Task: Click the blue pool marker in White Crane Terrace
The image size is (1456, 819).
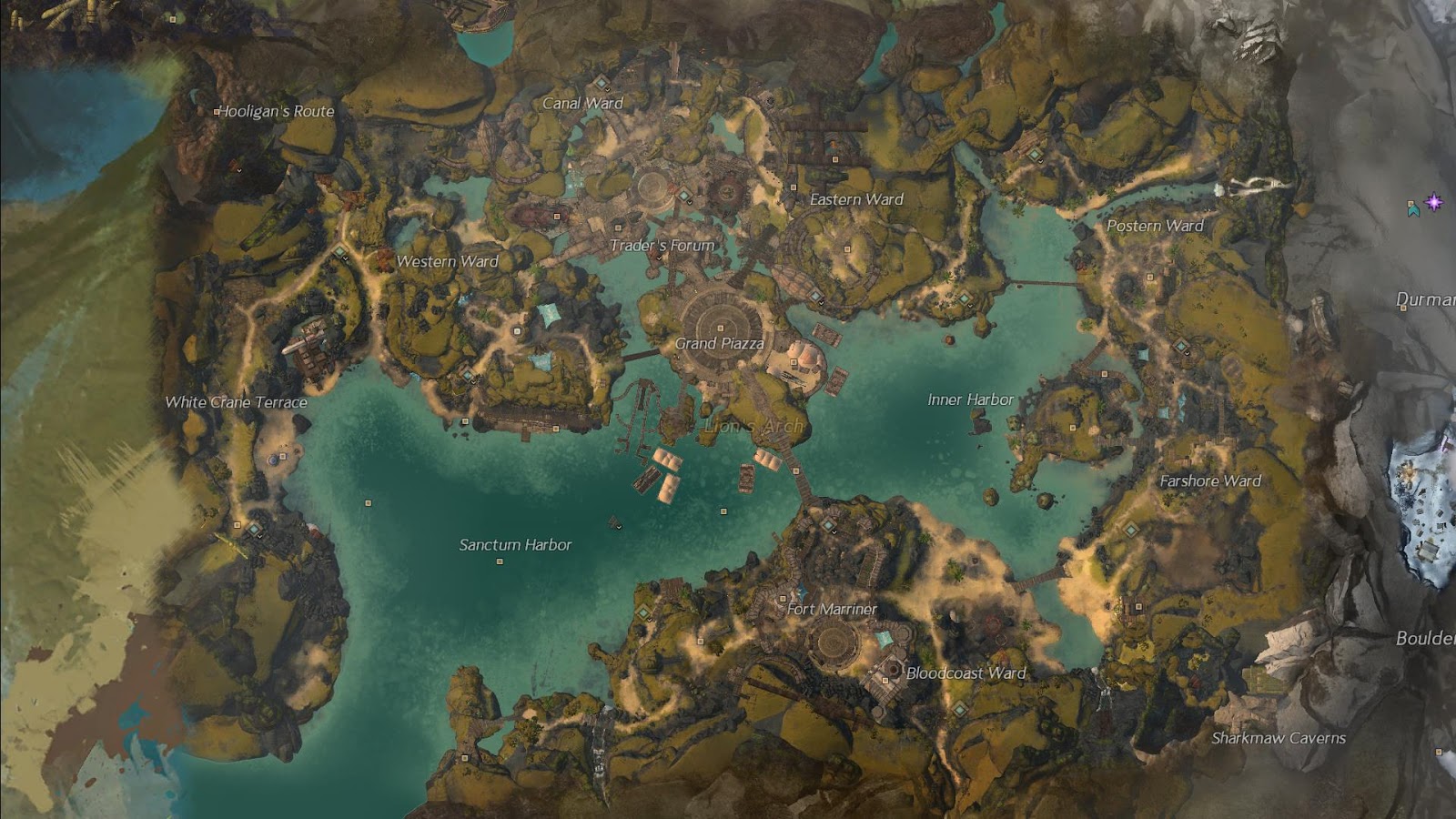Action: click(273, 460)
